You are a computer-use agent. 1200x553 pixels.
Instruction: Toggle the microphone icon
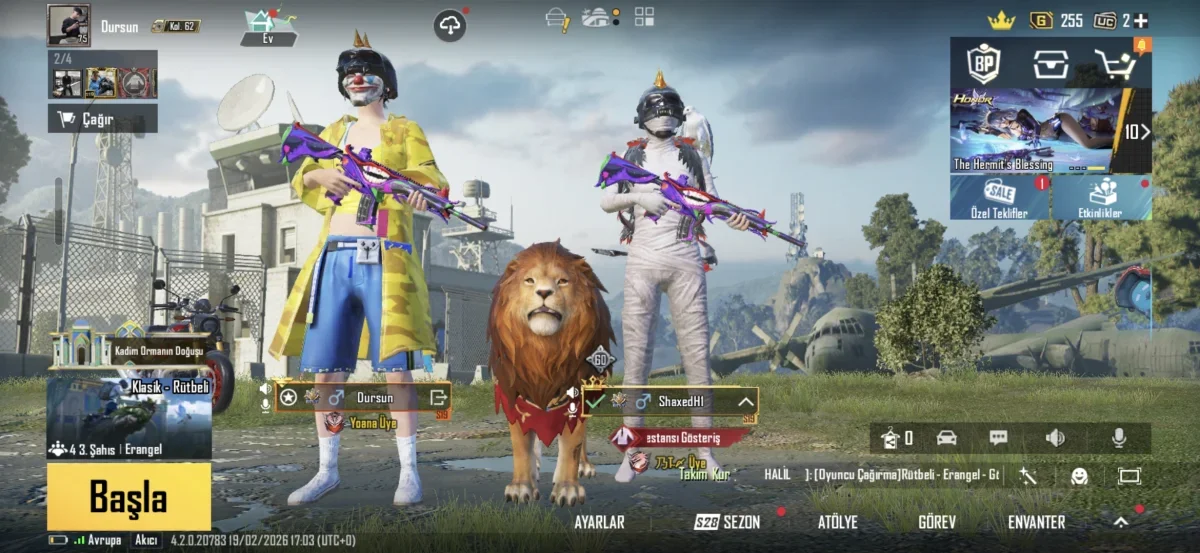[x=1119, y=438]
